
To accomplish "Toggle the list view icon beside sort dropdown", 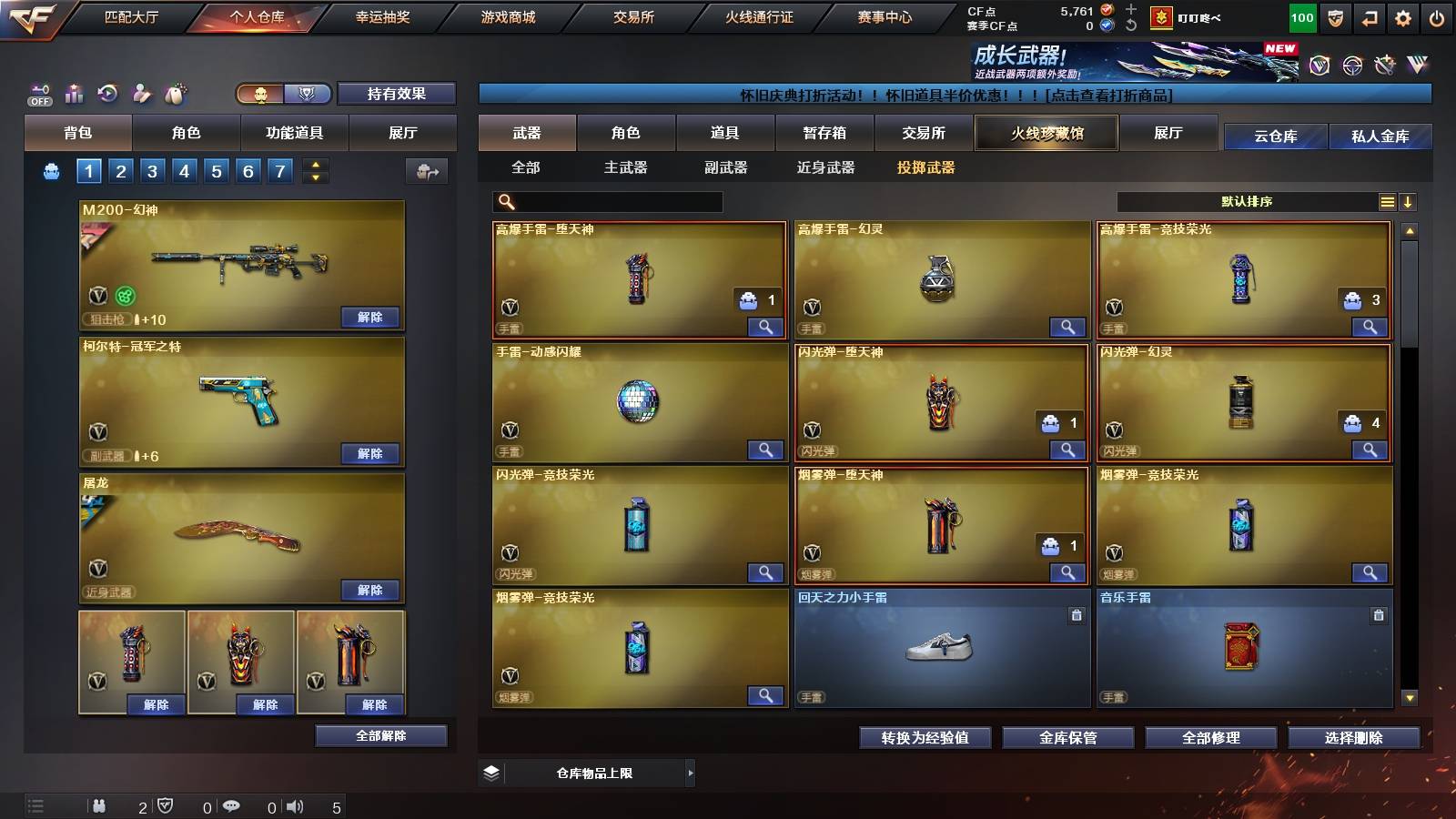I will point(1386,201).
